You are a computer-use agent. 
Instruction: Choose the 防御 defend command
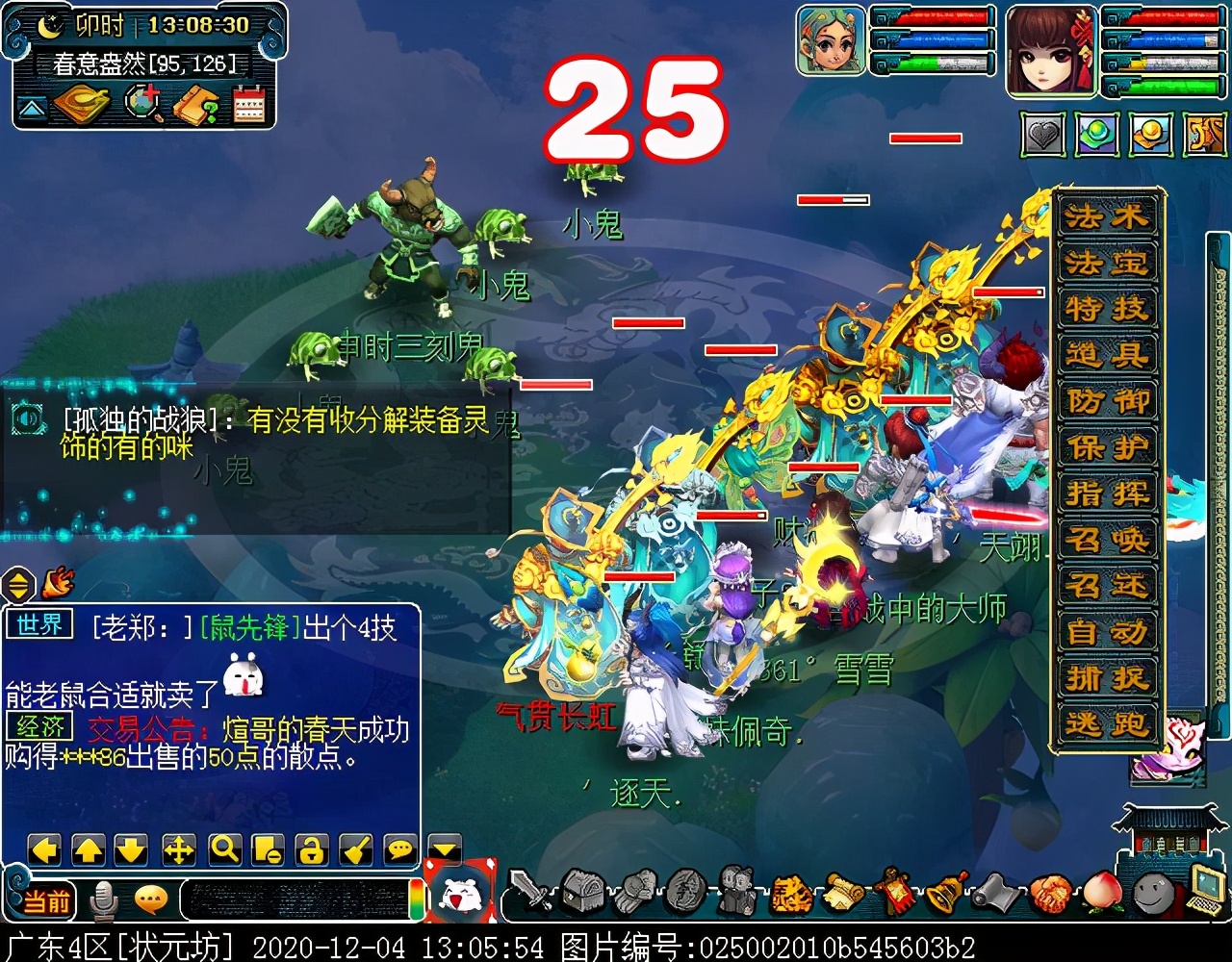1107,401
